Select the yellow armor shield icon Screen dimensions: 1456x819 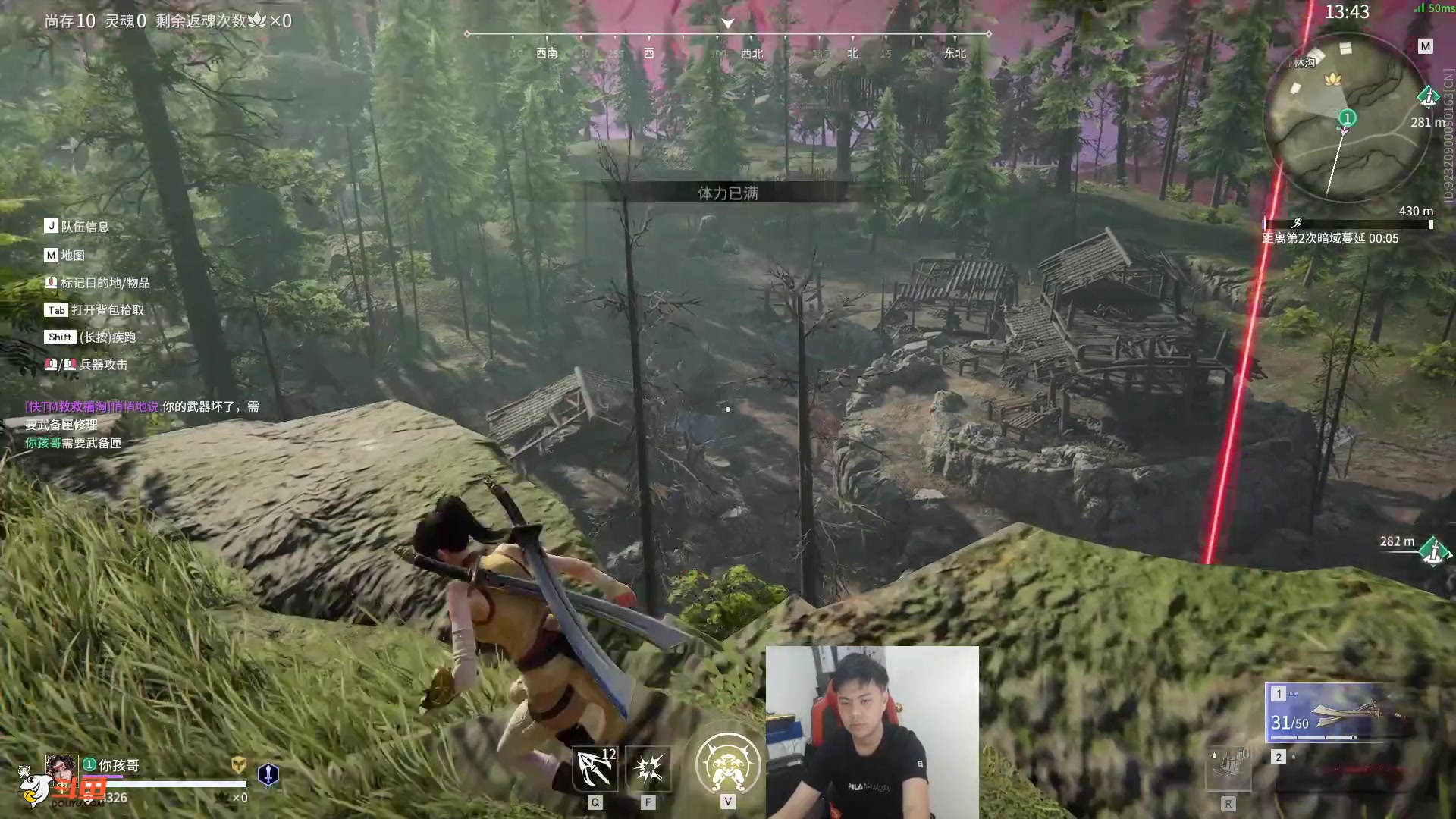pyautogui.click(x=238, y=764)
